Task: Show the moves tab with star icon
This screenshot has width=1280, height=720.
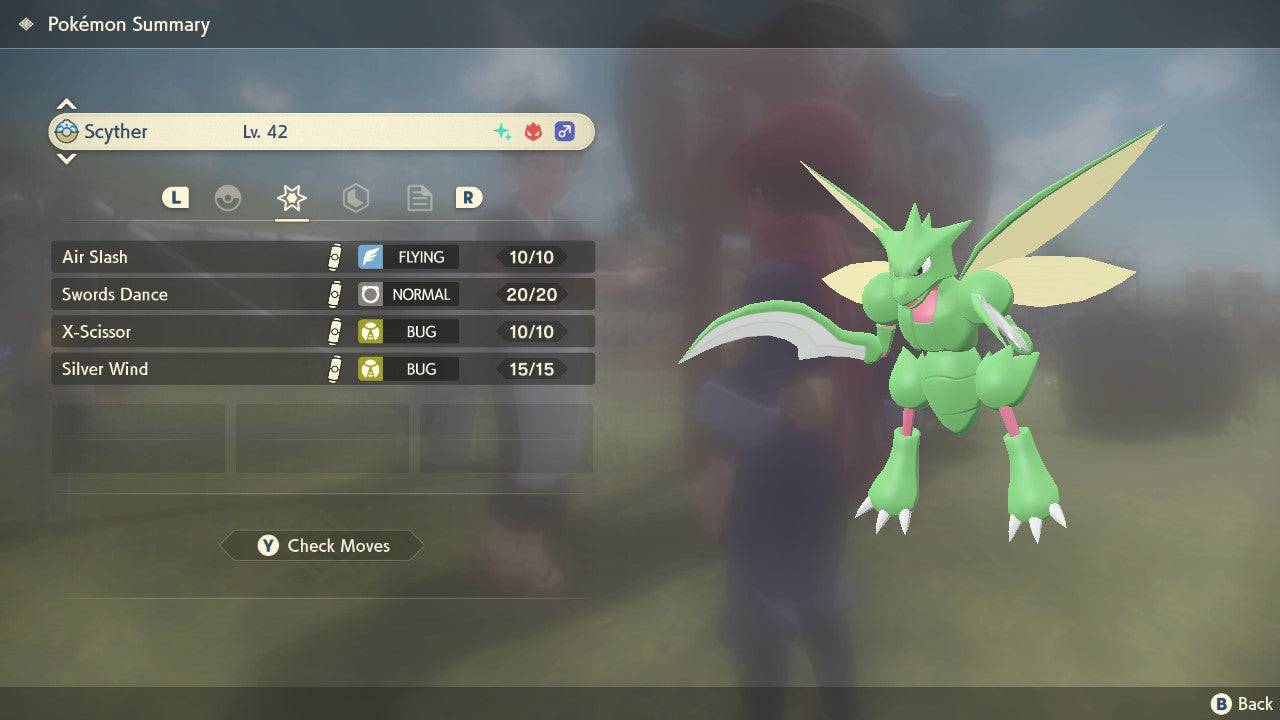Action: [x=291, y=198]
